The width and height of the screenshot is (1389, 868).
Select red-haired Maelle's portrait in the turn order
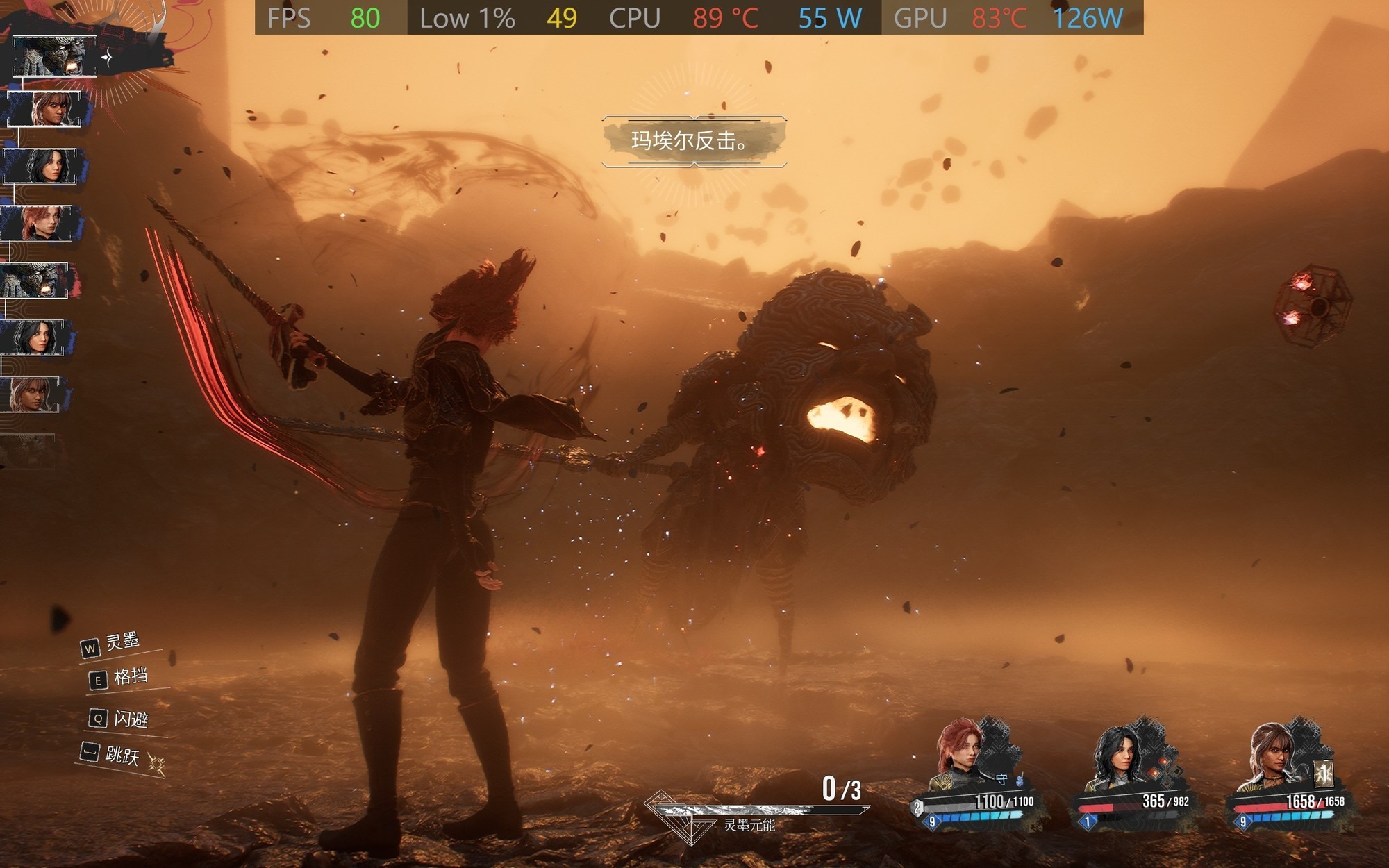coord(40,223)
